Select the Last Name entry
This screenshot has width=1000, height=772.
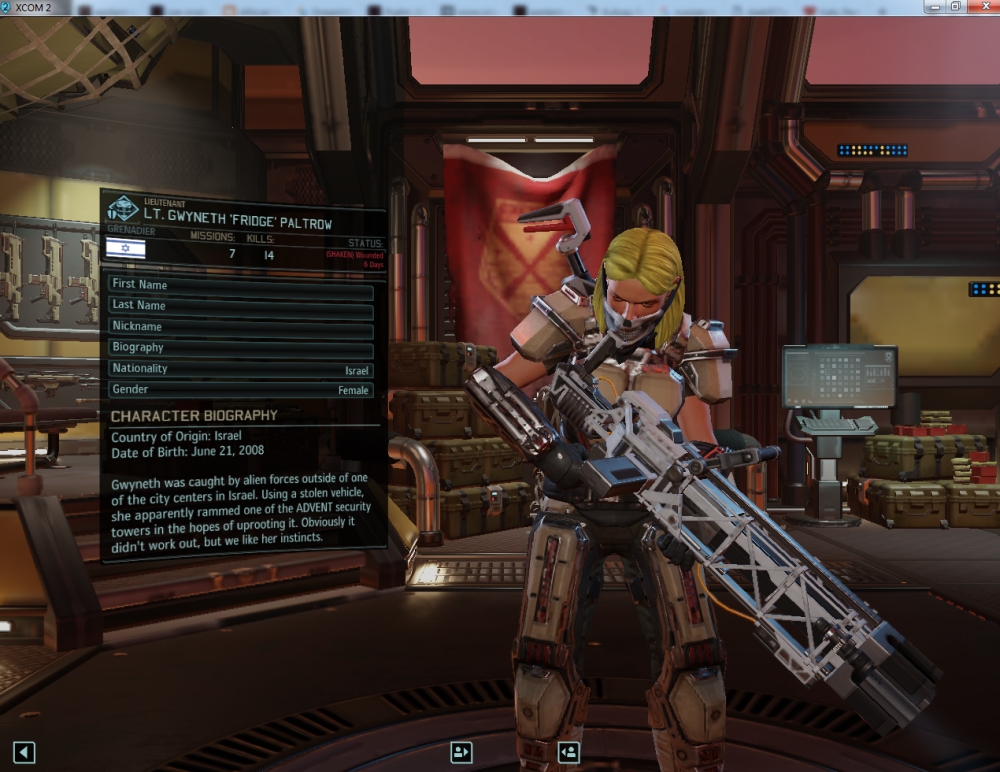[240, 306]
